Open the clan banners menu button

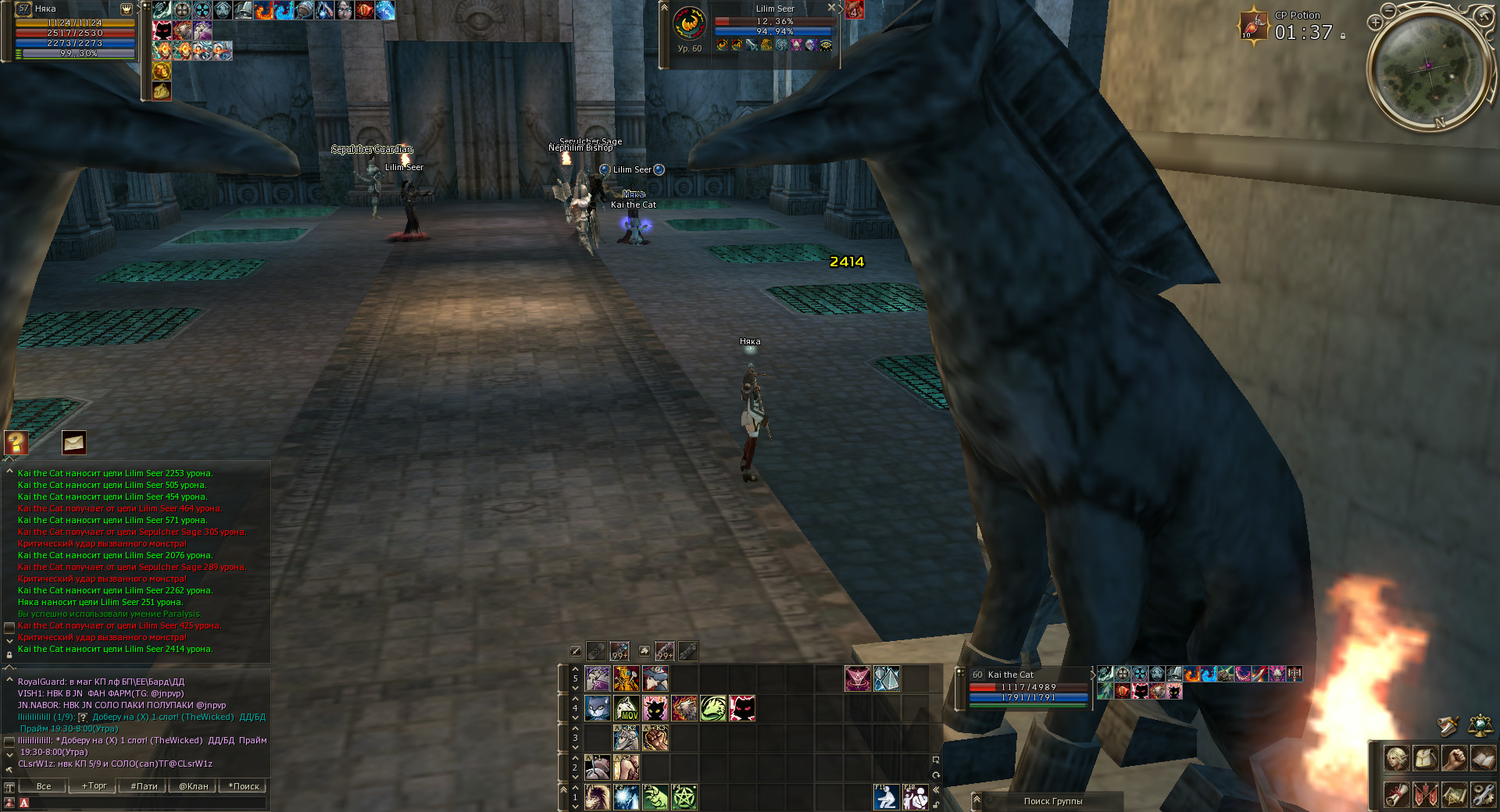pyautogui.click(x=1425, y=795)
